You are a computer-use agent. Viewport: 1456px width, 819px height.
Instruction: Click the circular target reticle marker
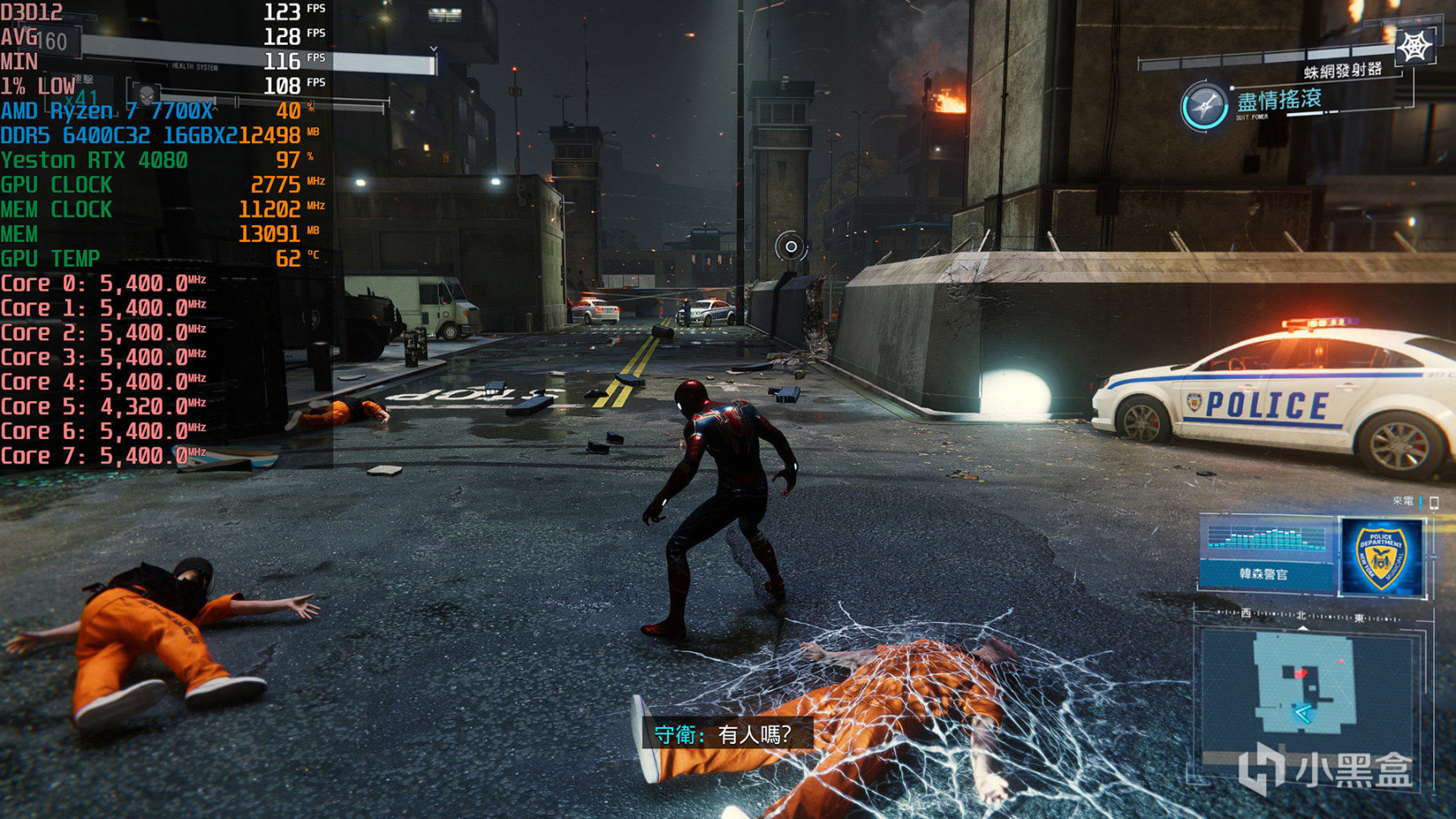coord(790,246)
